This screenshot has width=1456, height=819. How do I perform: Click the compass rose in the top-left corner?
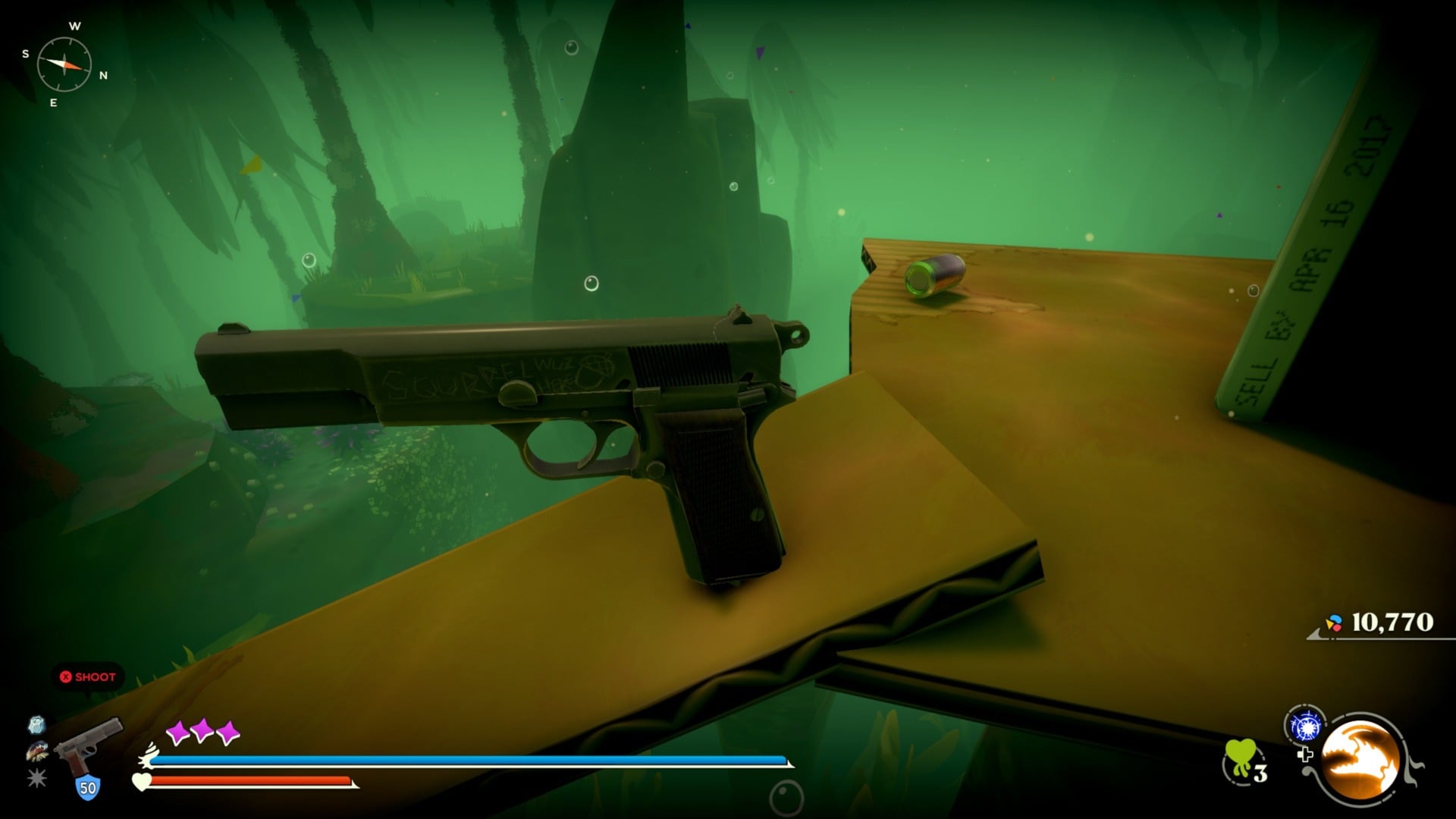pos(63,62)
